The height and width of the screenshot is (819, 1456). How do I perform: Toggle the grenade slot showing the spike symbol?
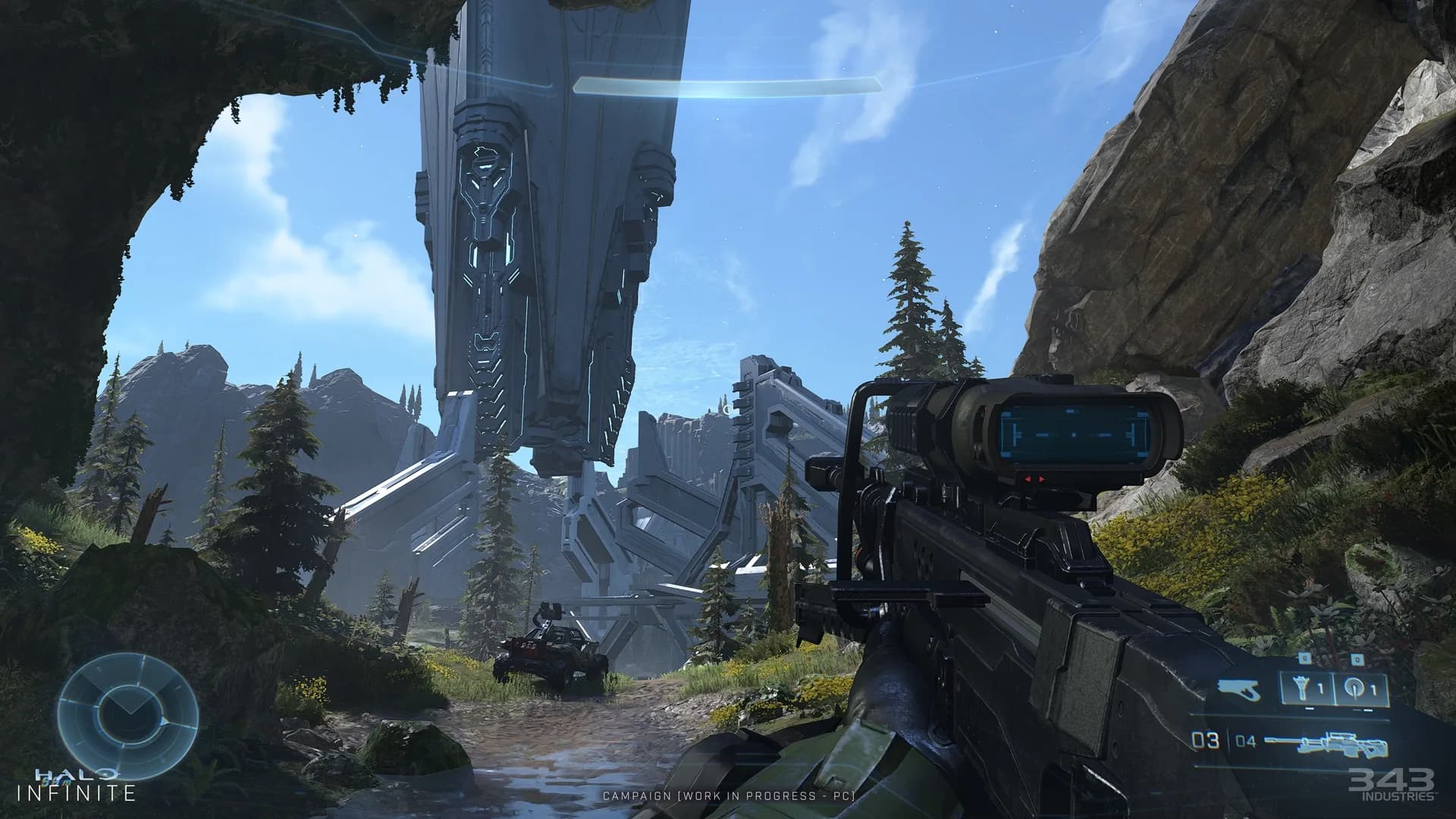click(1303, 689)
